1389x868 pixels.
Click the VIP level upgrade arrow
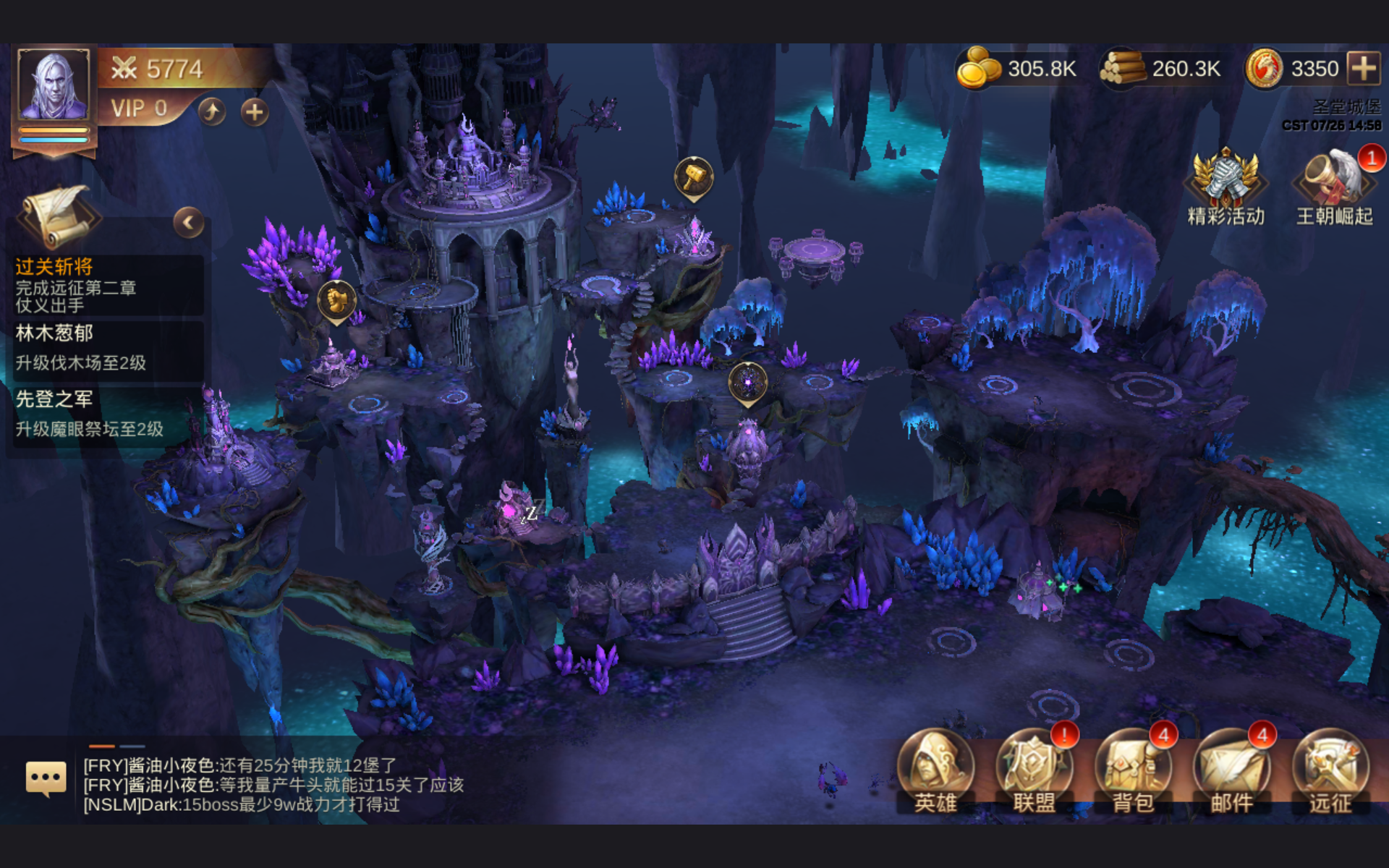(x=212, y=111)
